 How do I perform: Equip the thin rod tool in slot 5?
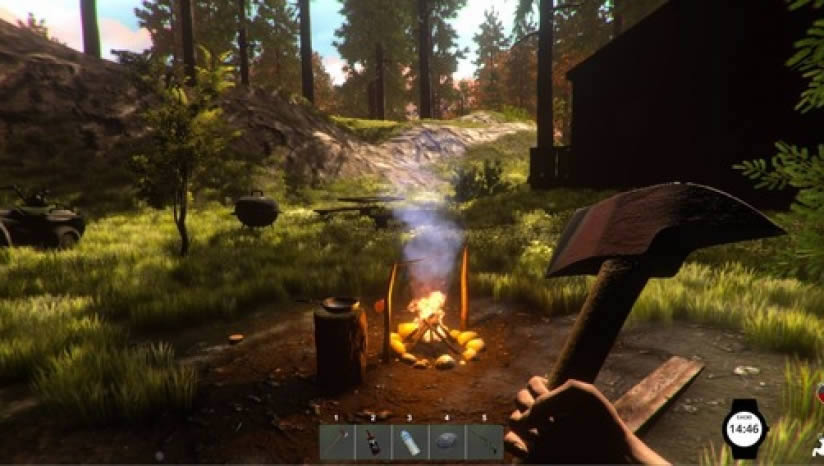click(x=483, y=441)
